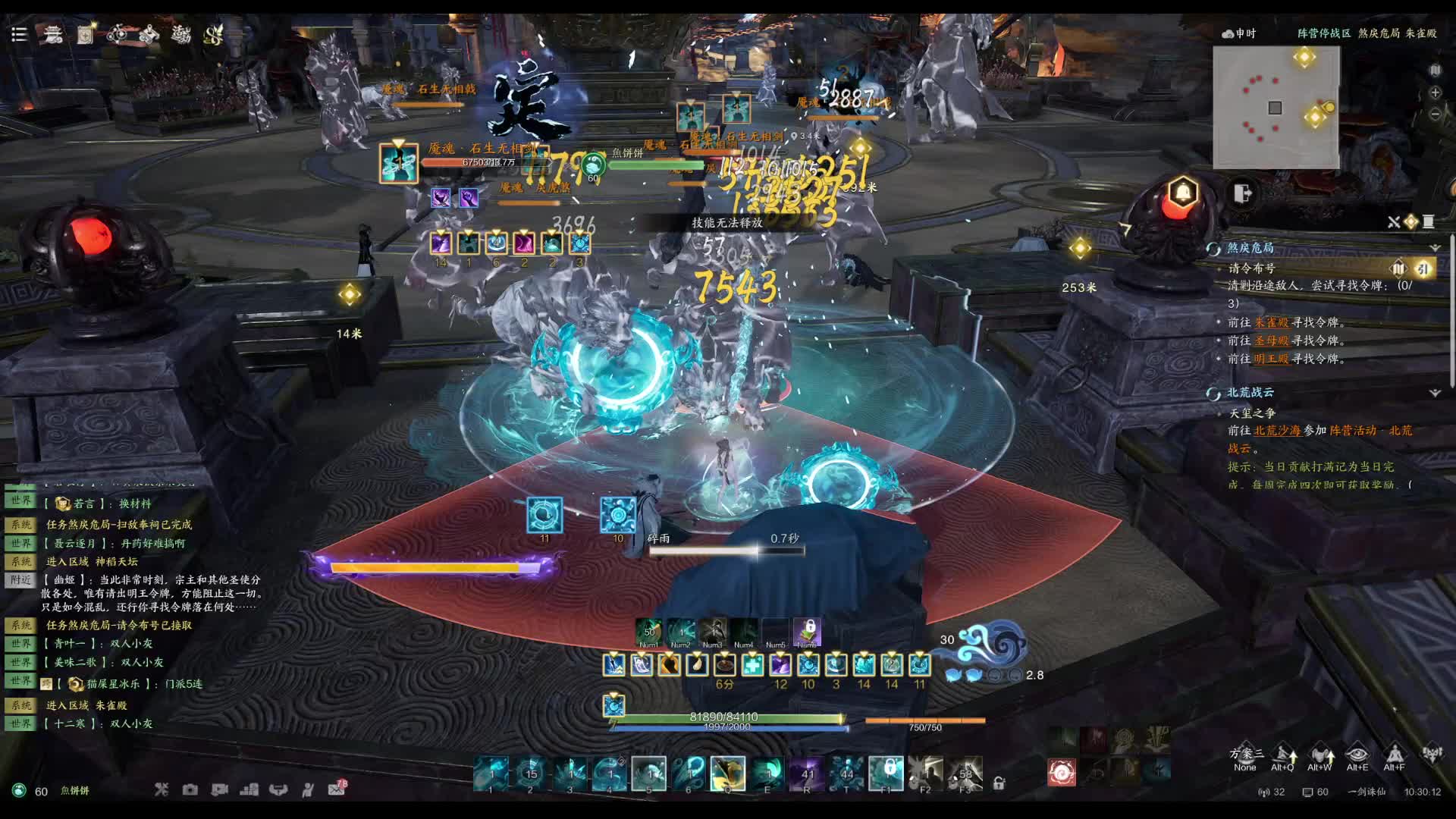Follow the 朱雀殿 quest location link

click(x=1272, y=322)
